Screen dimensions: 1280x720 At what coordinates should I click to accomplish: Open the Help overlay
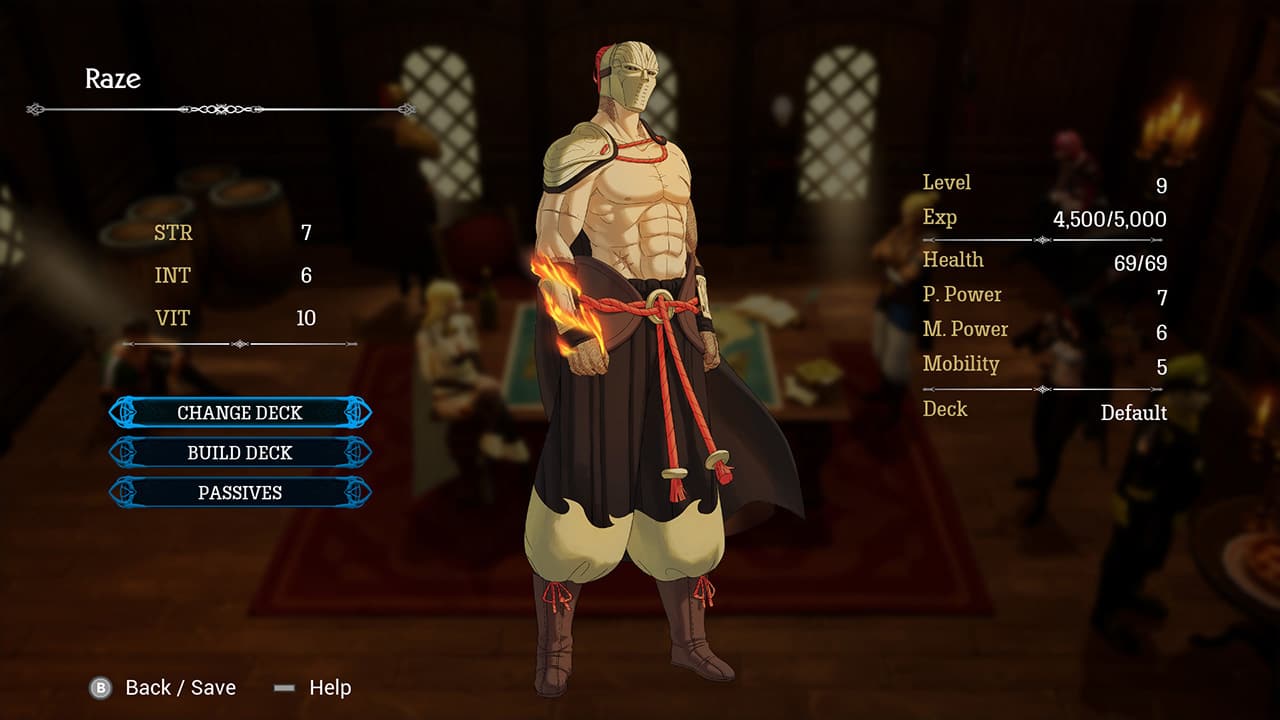click(x=330, y=688)
